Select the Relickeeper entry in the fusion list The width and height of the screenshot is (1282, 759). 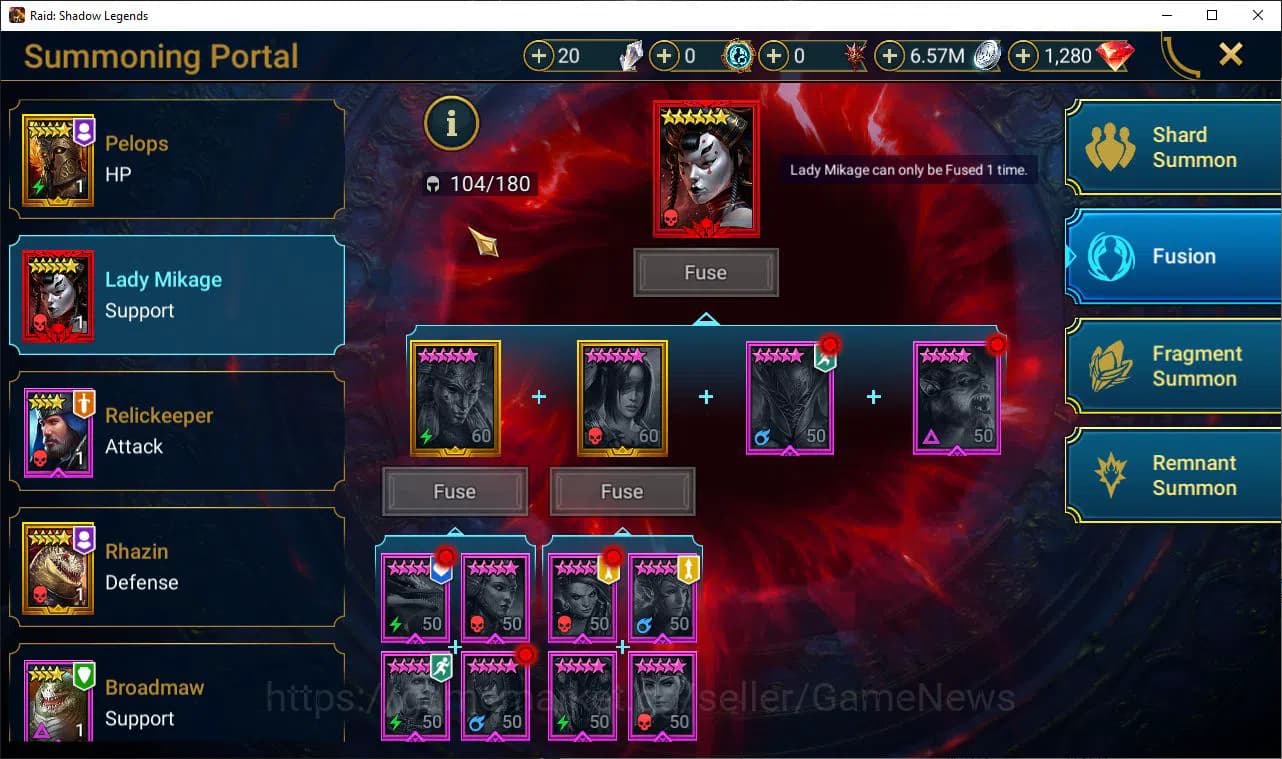176,432
